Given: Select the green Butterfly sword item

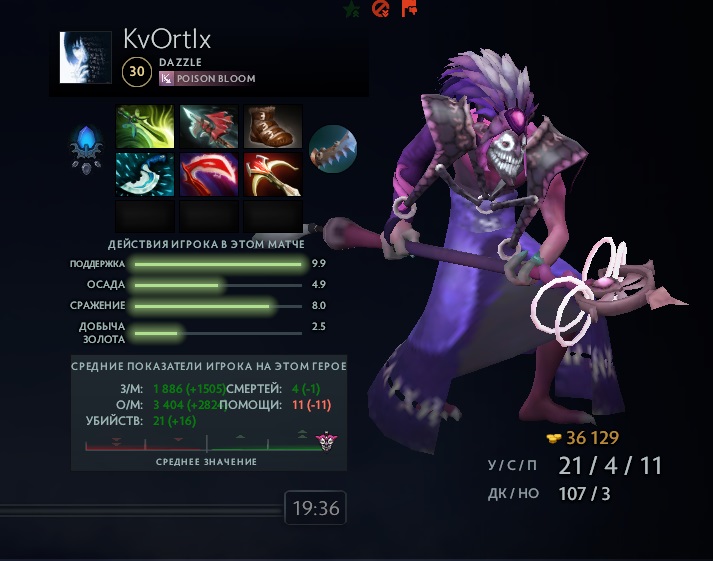Looking at the screenshot, I should point(146,127).
